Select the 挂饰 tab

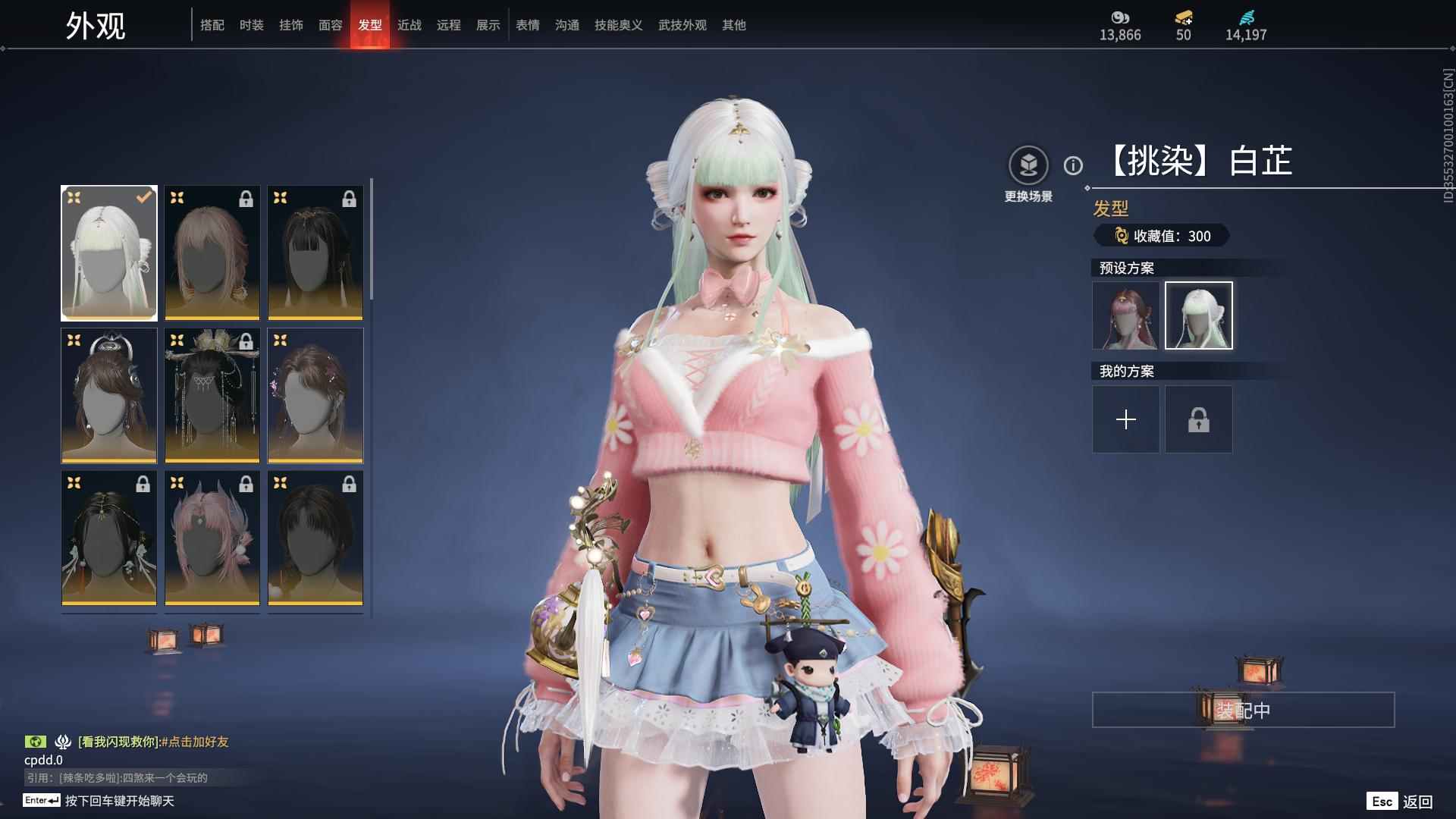click(x=291, y=25)
